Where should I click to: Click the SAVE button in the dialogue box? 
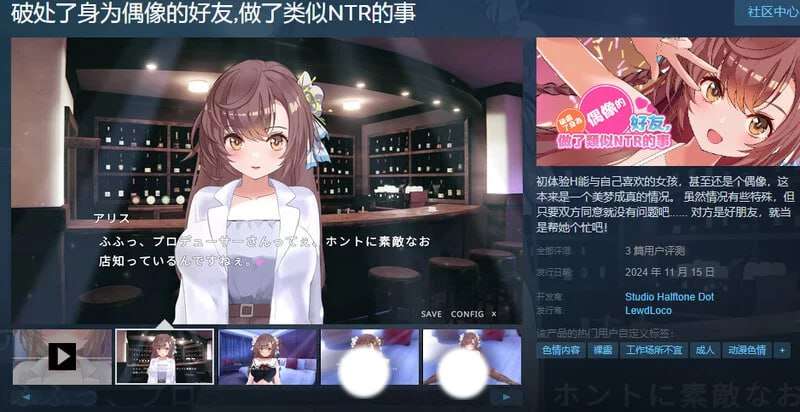pos(431,313)
